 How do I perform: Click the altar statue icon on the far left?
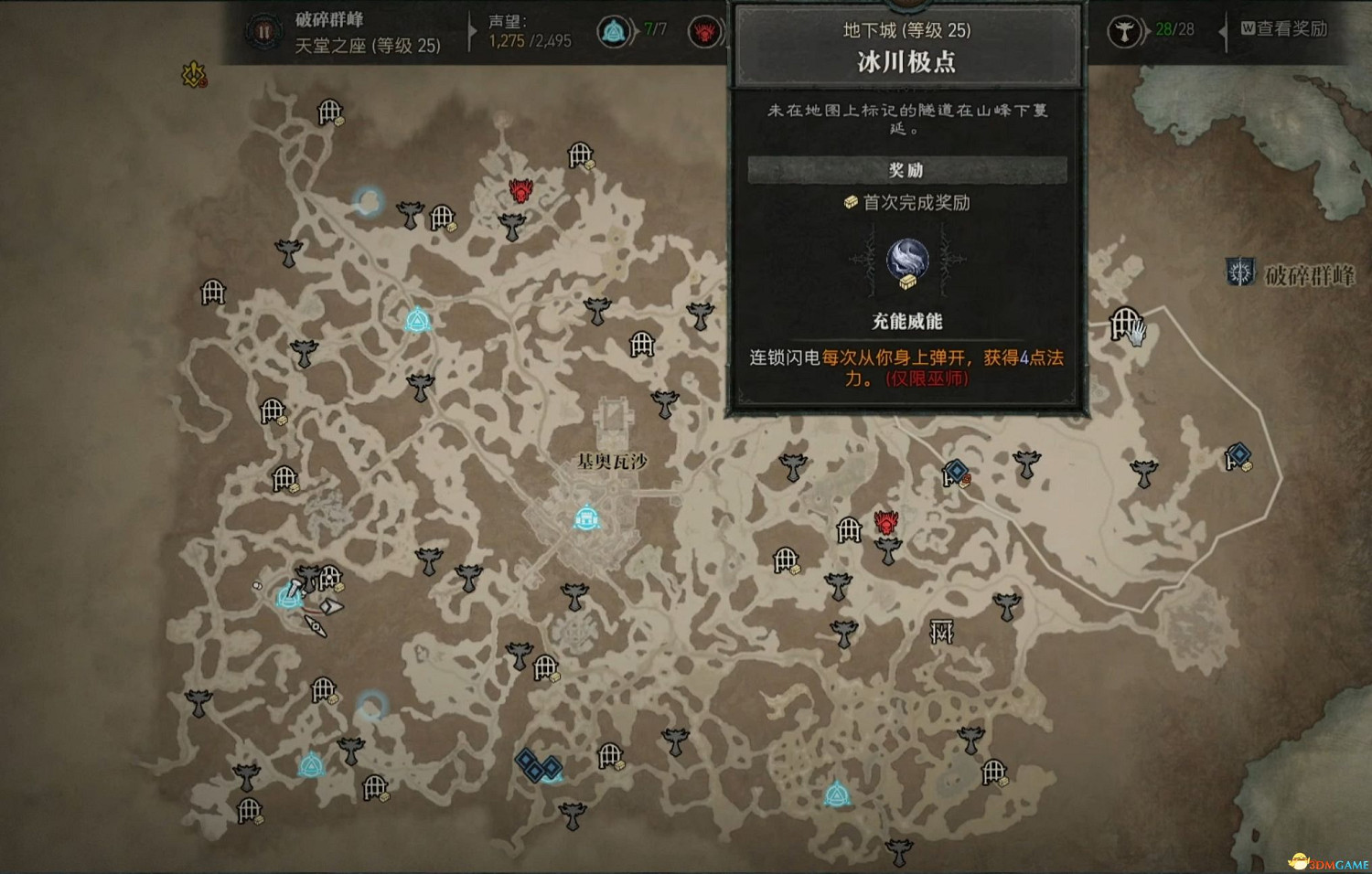pos(198,701)
